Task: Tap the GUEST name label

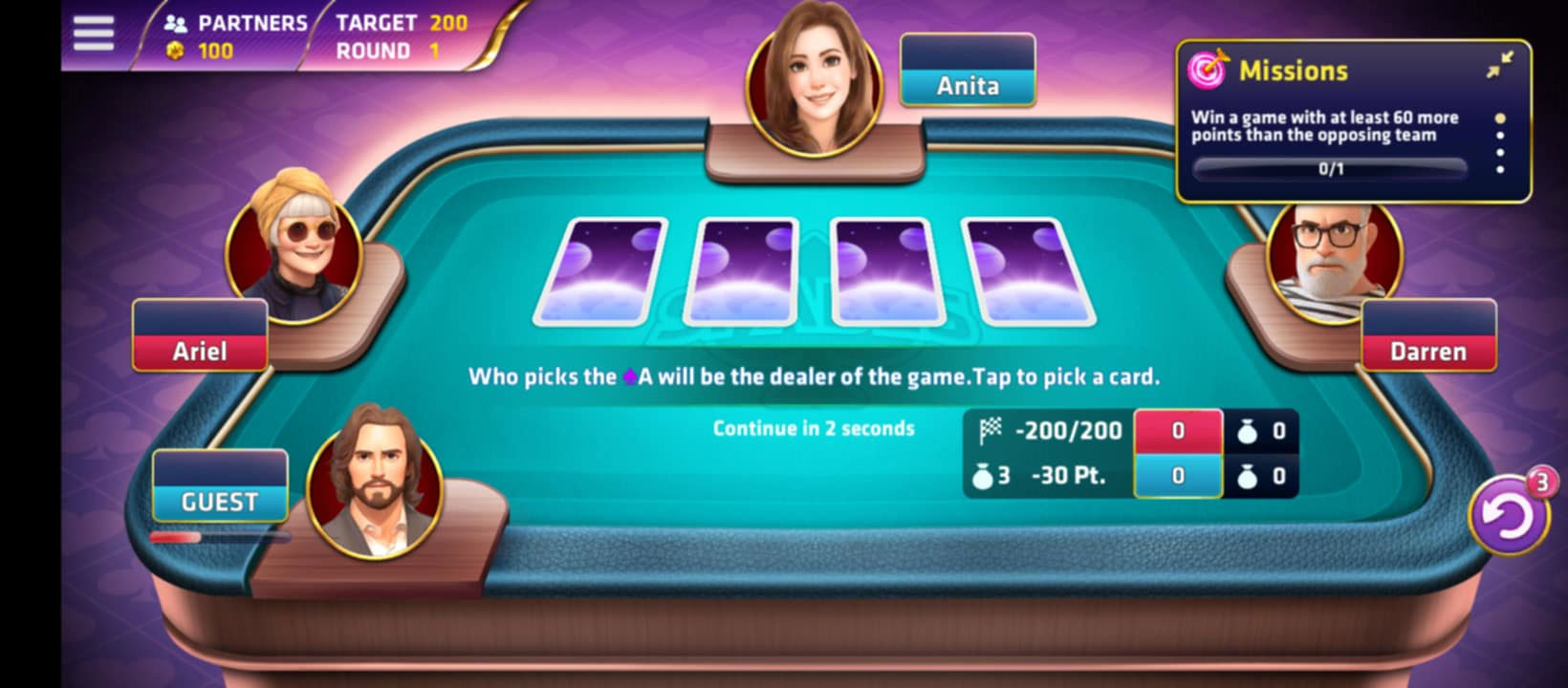Action: (x=219, y=500)
